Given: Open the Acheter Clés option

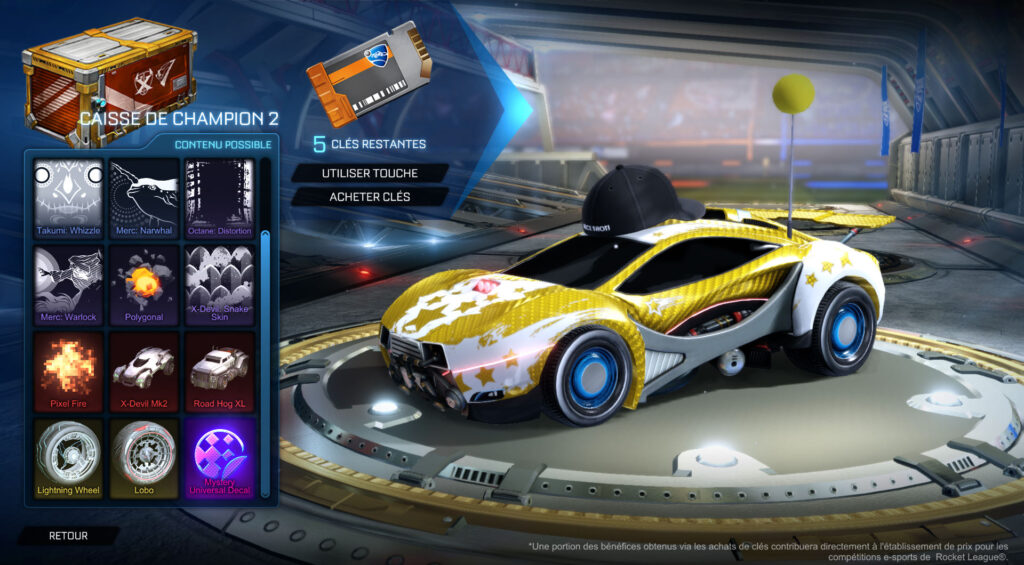Looking at the screenshot, I should [369, 197].
